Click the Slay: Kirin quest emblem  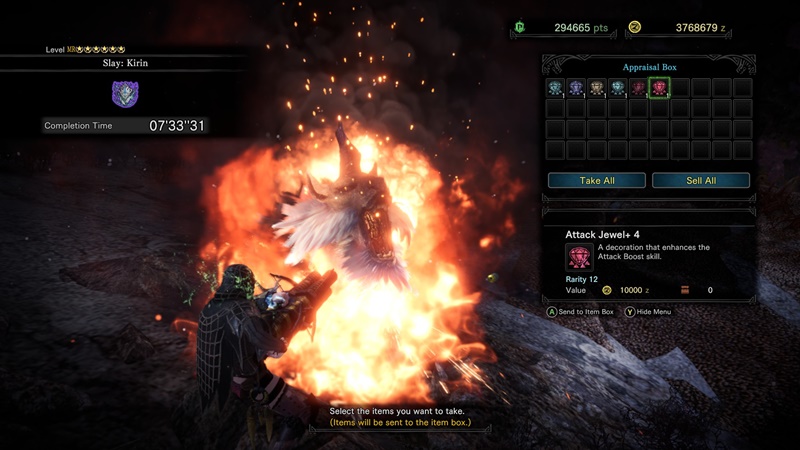pyautogui.click(x=125, y=94)
